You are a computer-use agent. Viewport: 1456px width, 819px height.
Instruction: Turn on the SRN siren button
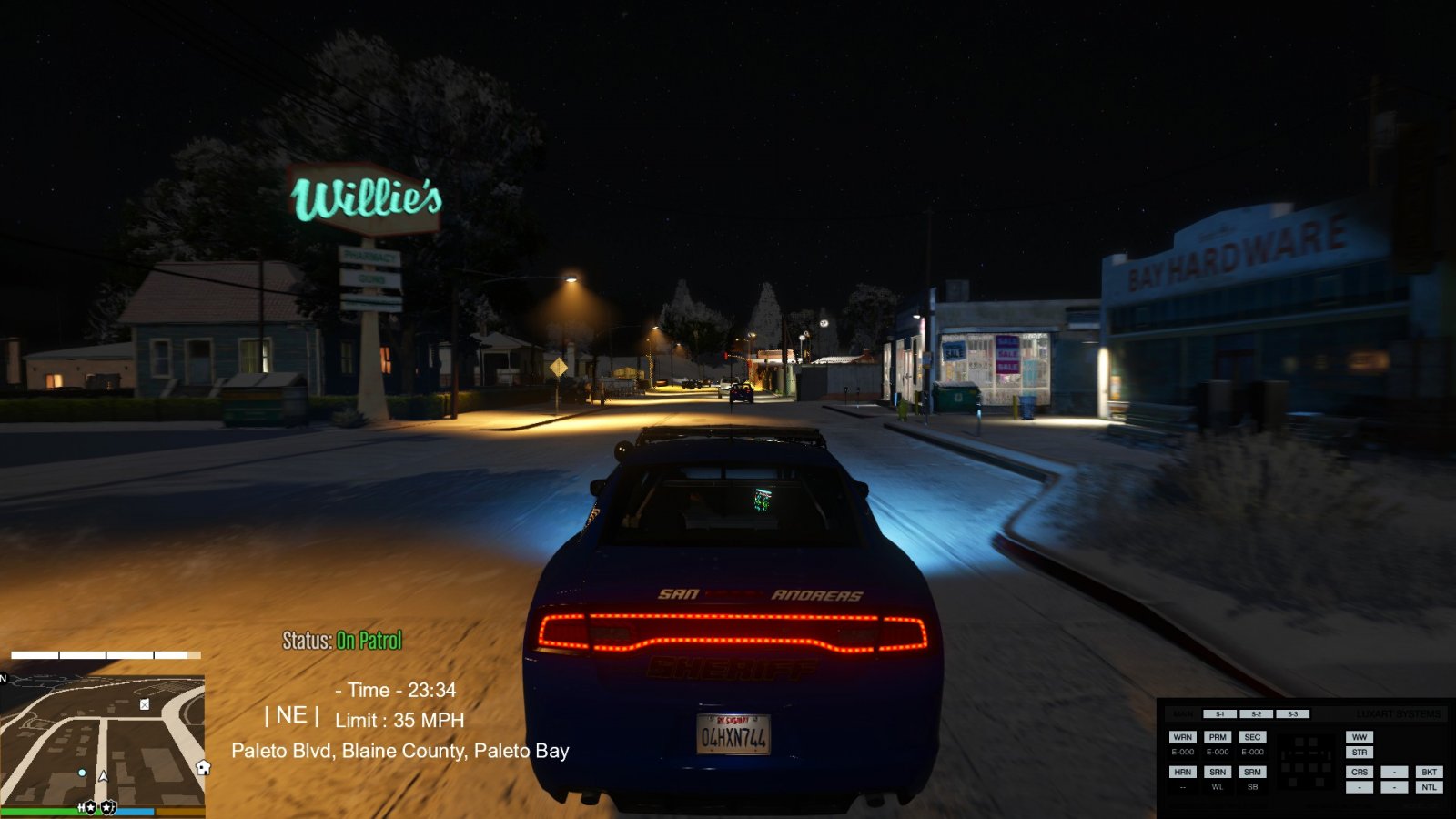(x=1218, y=772)
